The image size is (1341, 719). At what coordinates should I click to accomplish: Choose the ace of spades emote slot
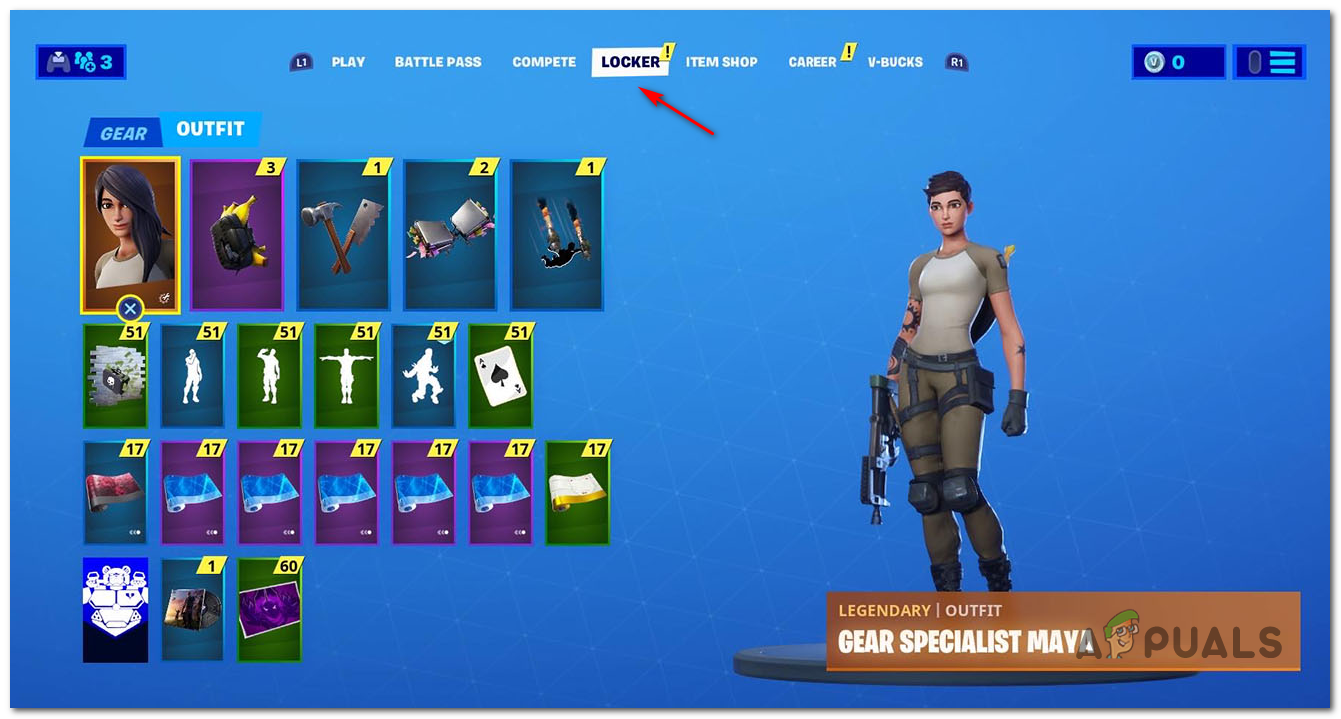(500, 376)
